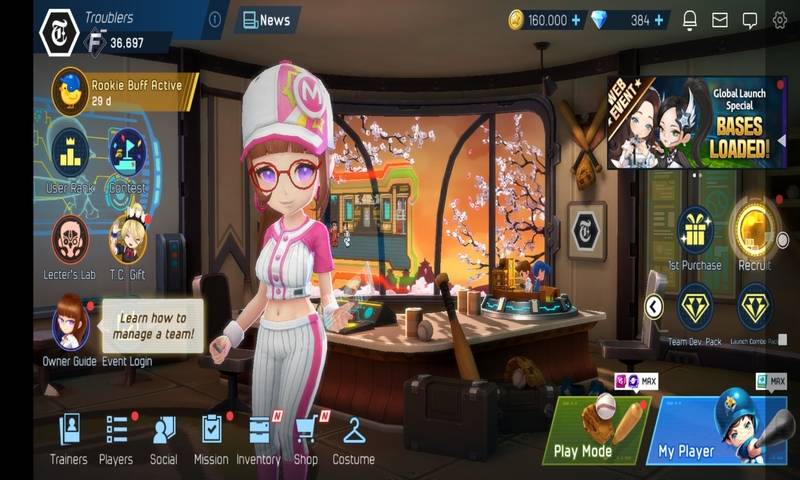Open the settings gear
This screenshot has height=480, width=800.
click(x=780, y=20)
